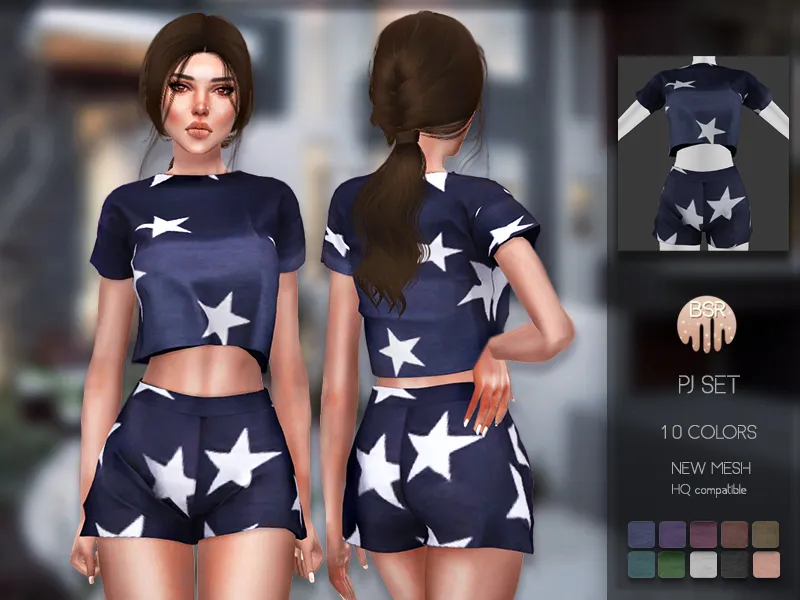The height and width of the screenshot is (600, 800).
Task: Pick the maroon color swatch
Action: coord(703,534)
